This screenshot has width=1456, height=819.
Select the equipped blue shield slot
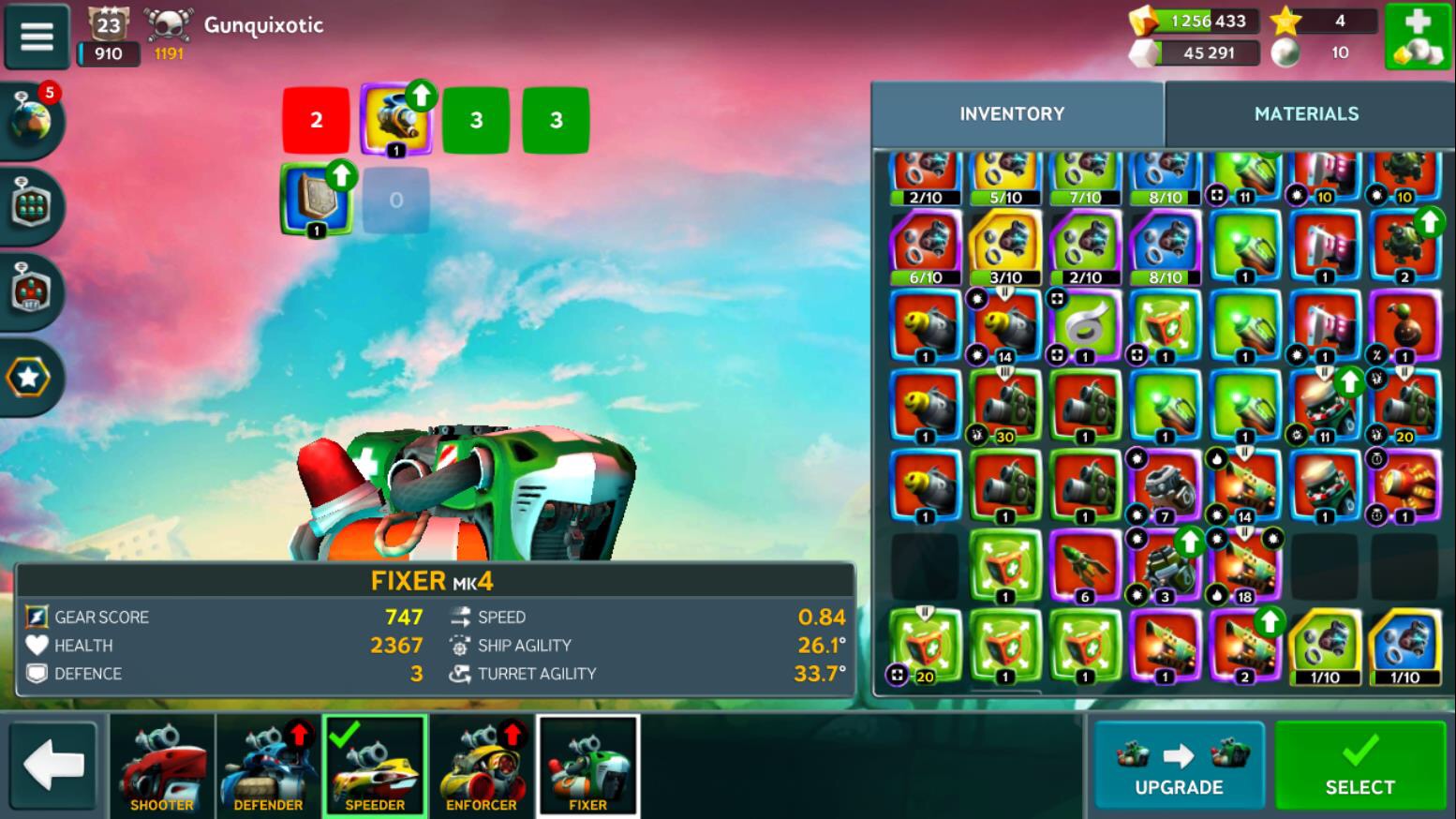[316, 199]
